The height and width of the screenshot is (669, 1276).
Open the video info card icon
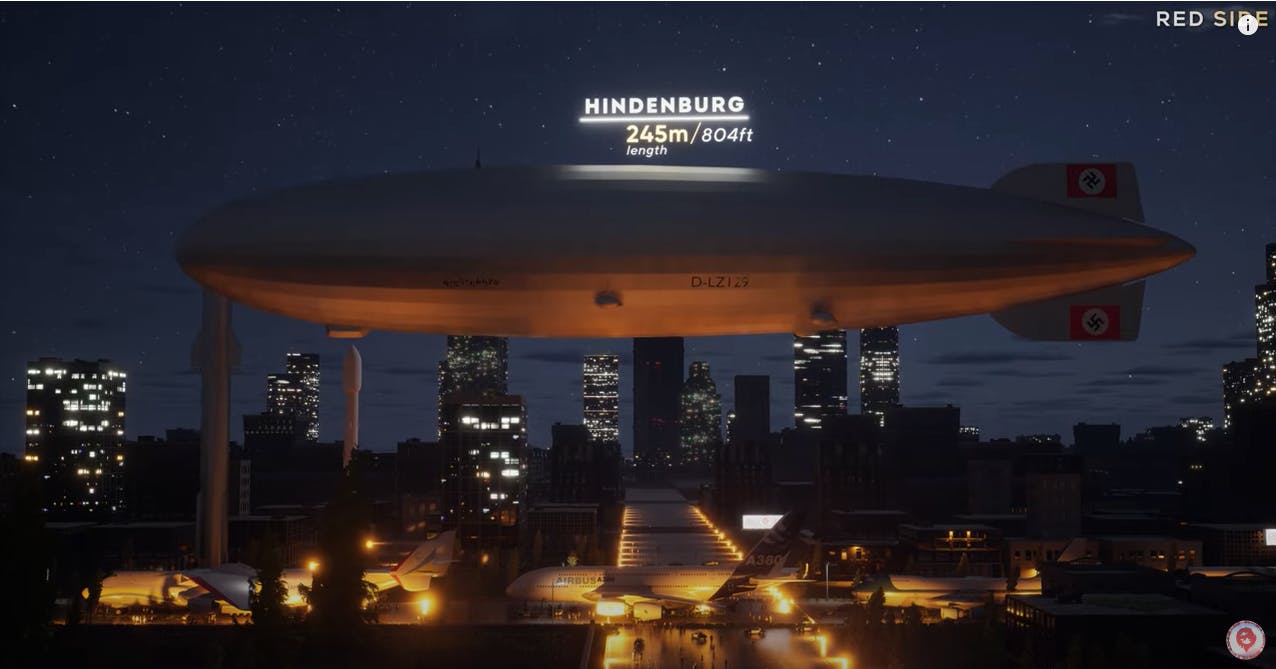(x=1247, y=25)
